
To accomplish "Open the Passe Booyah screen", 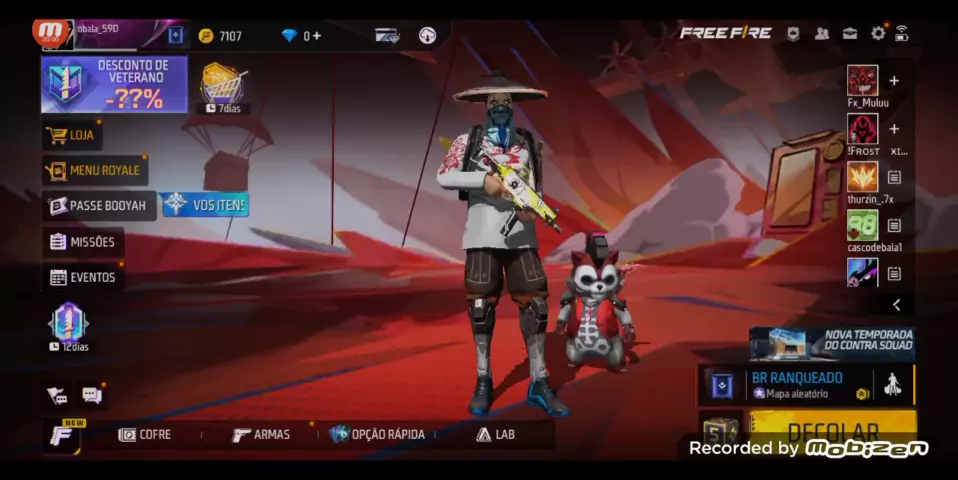I will tap(99, 205).
